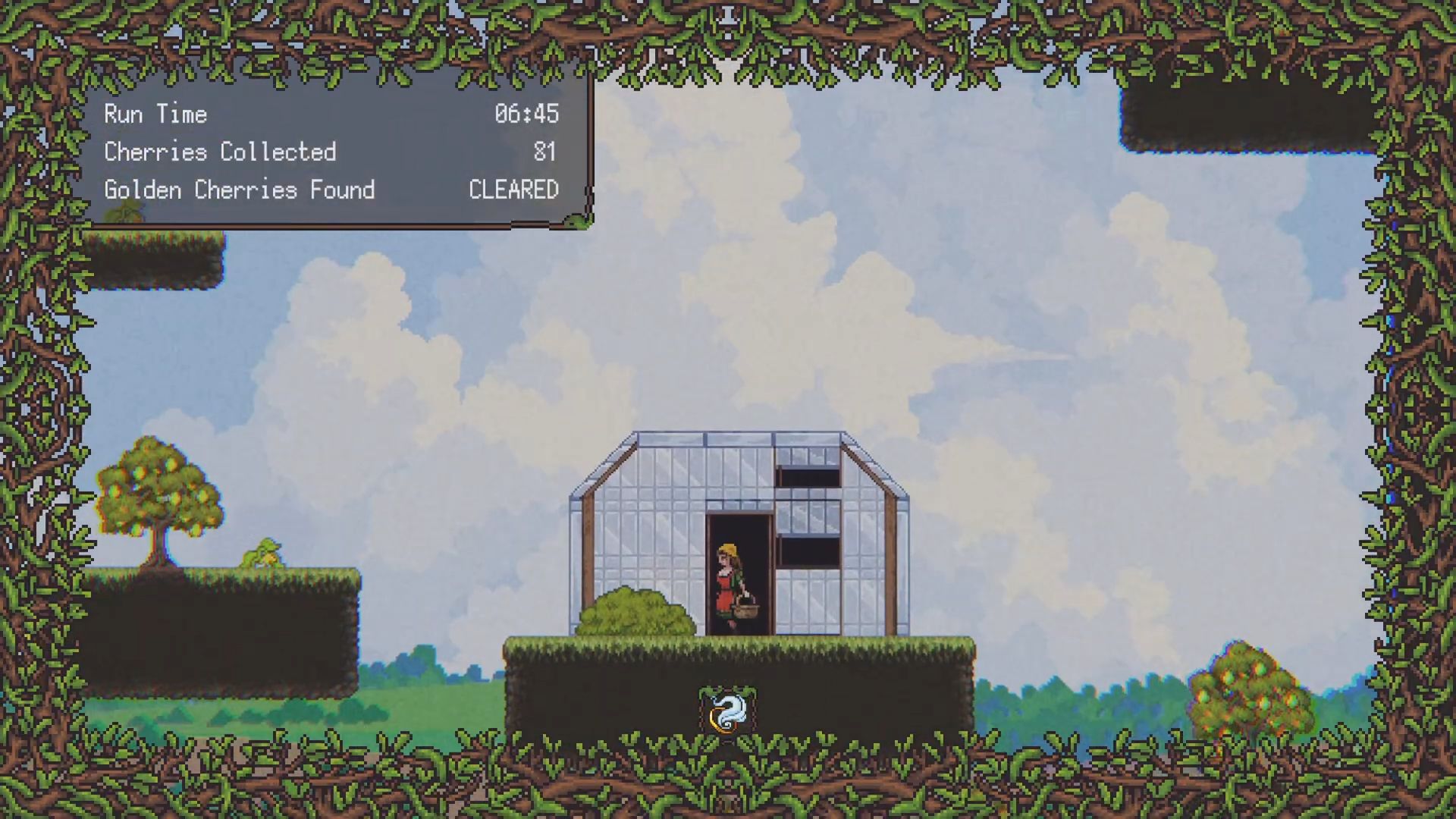This screenshot has height=819, width=1456.
Task: Activate the white wind swirl ability icon
Action: [x=727, y=711]
